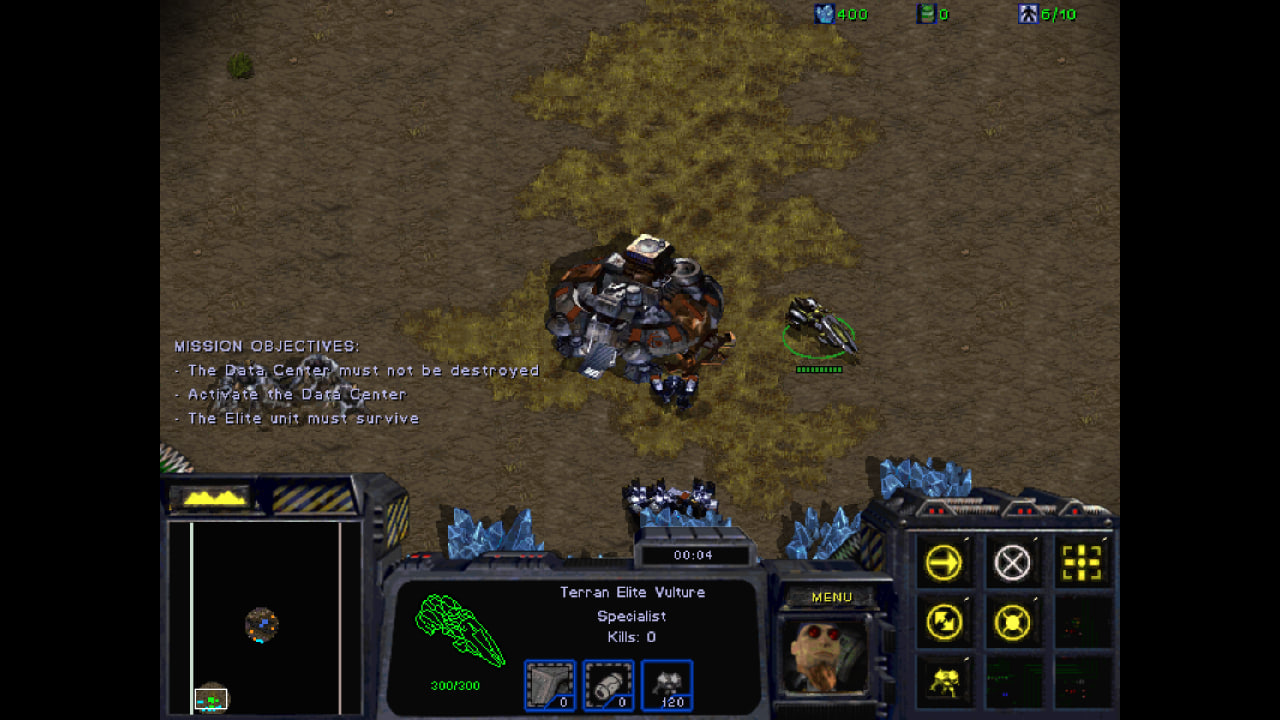Click the spider mine weapon icon
This screenshot has width=1280, height=720.
point(666,685)
